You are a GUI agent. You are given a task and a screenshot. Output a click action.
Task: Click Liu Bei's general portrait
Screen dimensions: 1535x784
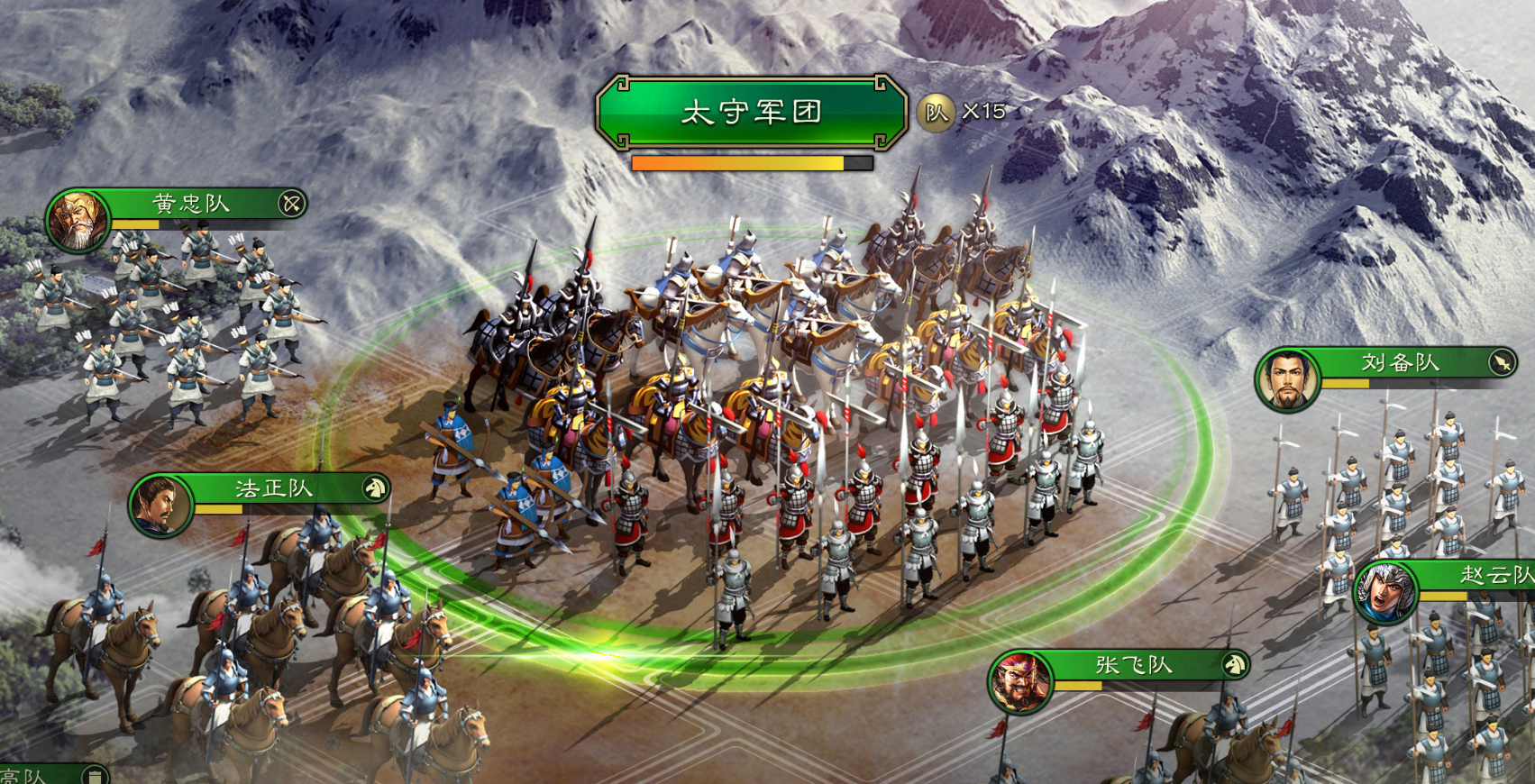[1287, 379]
